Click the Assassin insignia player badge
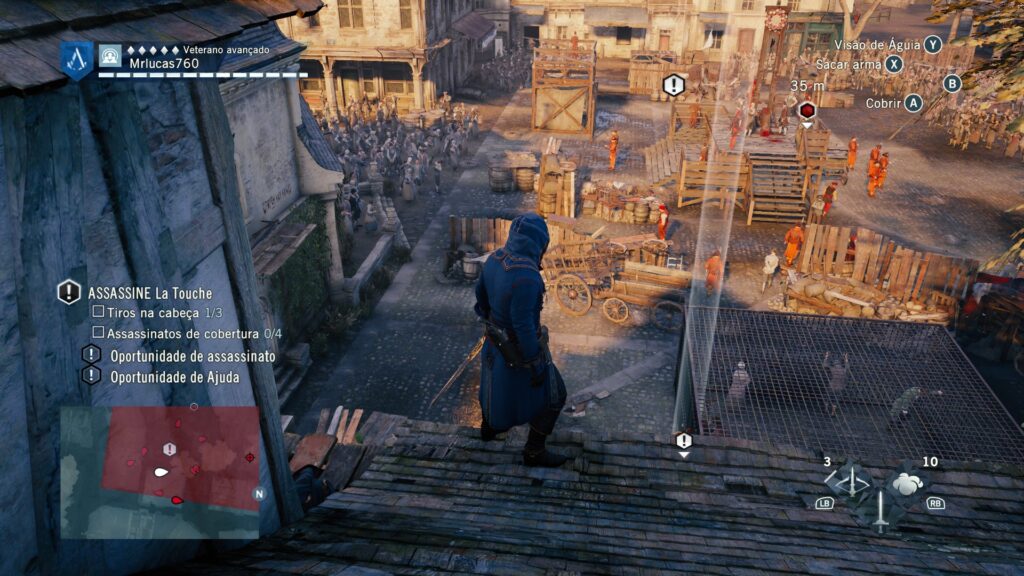The height and width of the screenshot is (576, 1024). [x=76, y=59]
